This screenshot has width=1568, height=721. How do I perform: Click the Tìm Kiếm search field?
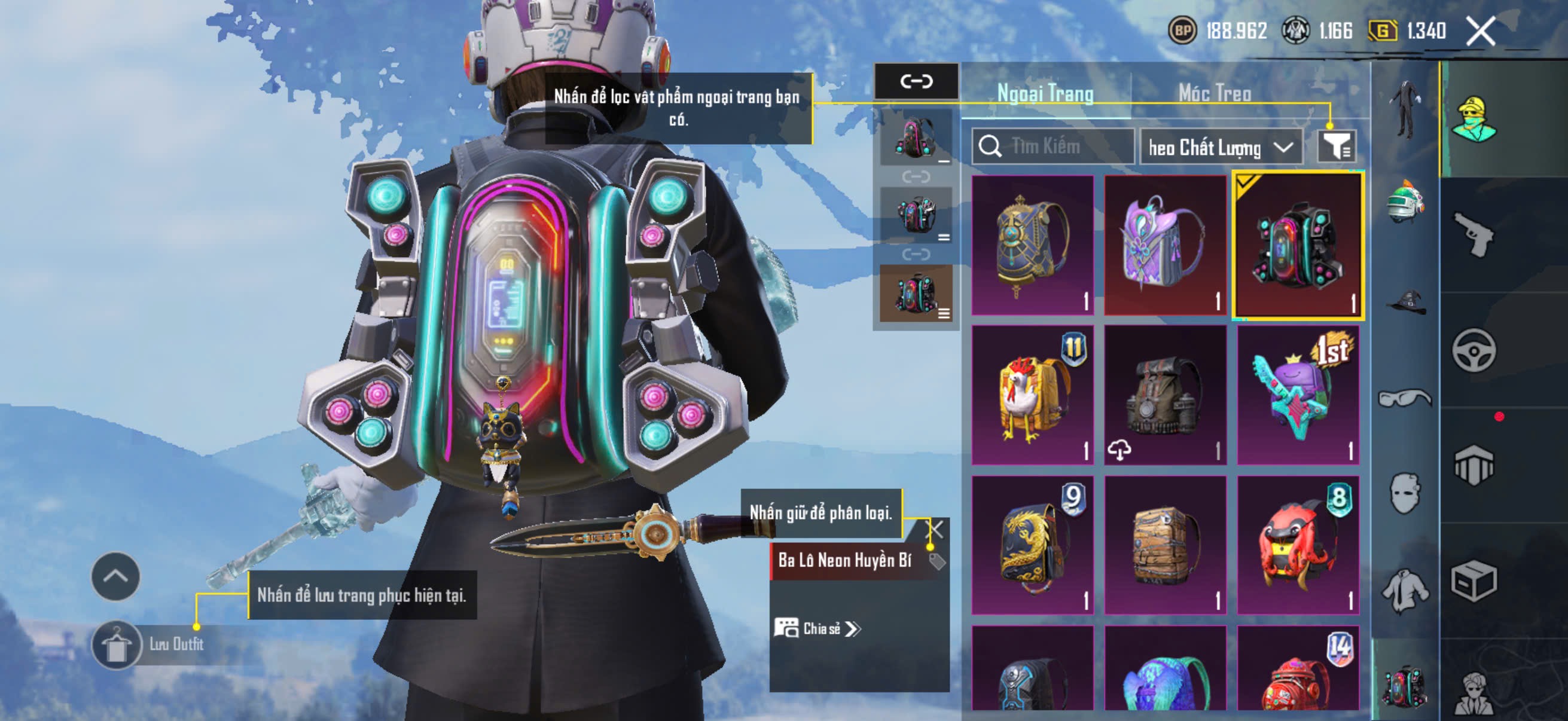(1059, 146)
